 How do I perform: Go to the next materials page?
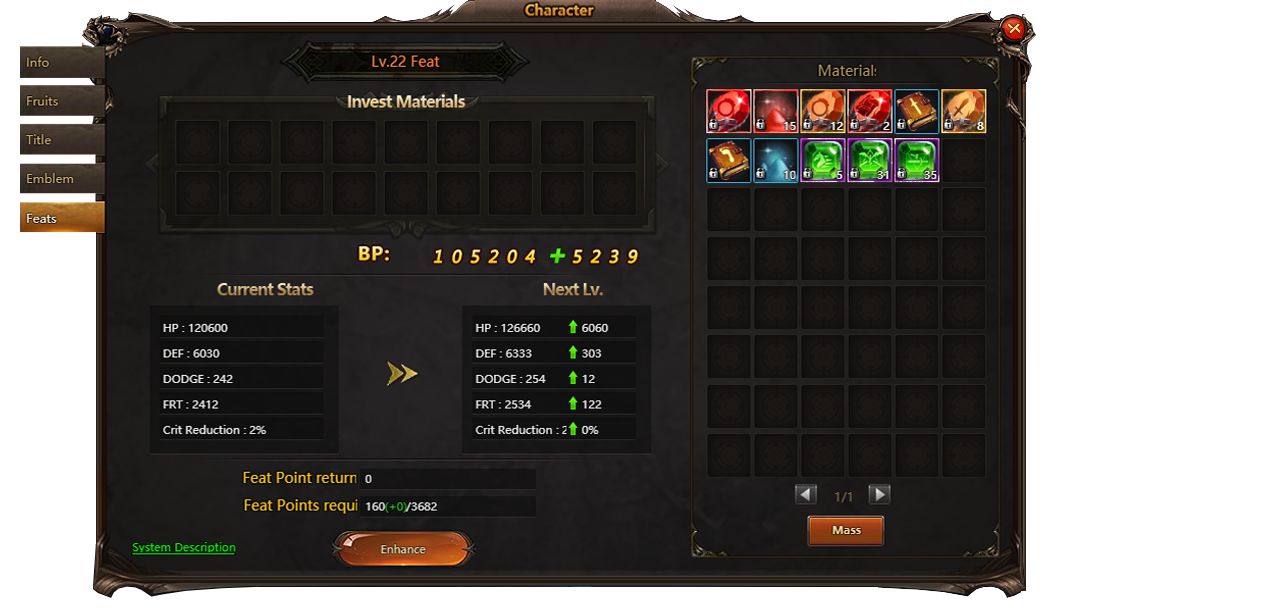pos(879,494)
